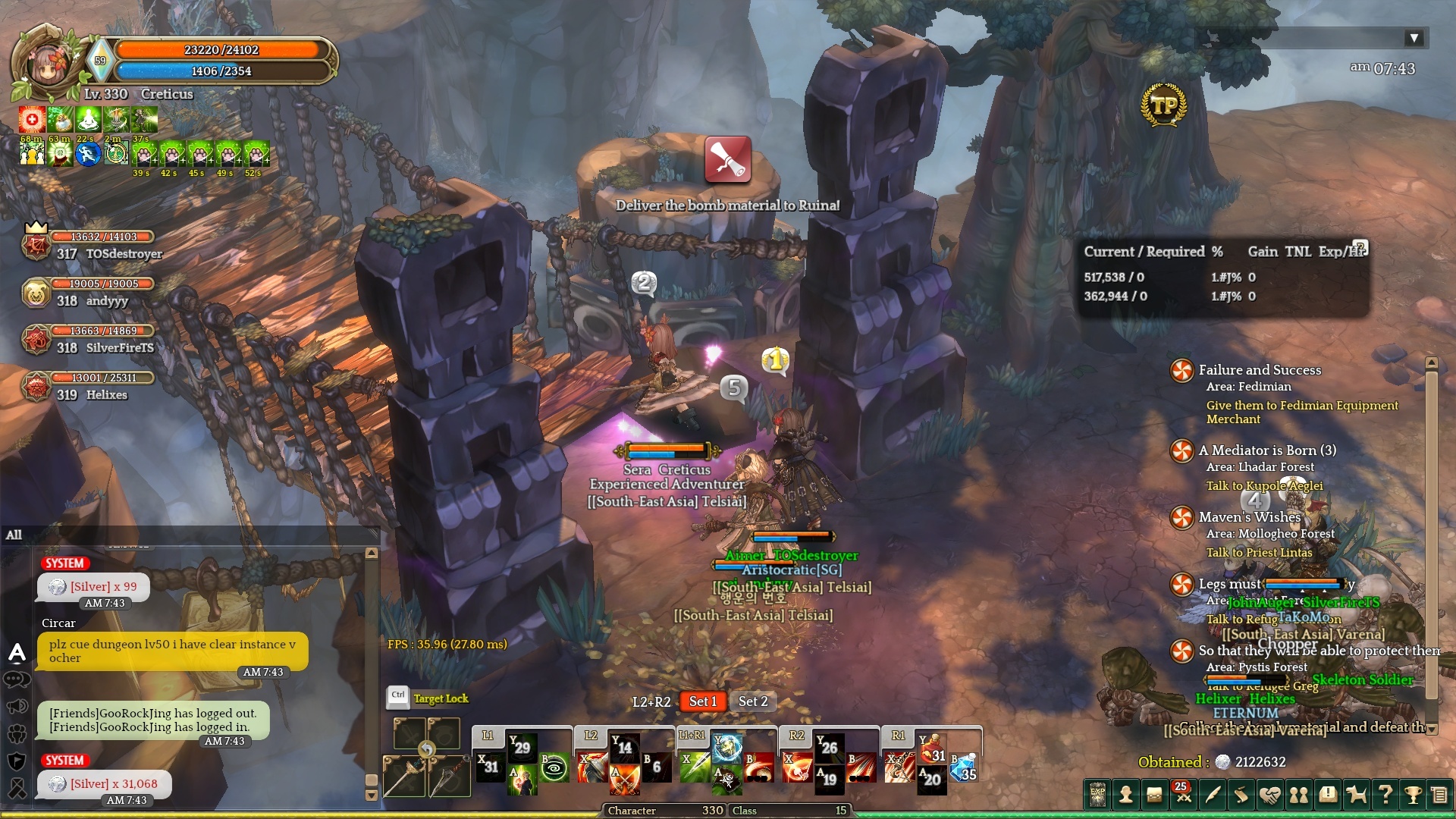This screenshot has height=819, width=1456.
Task: Open the inventory bag icon
Action: [1154, 795]
